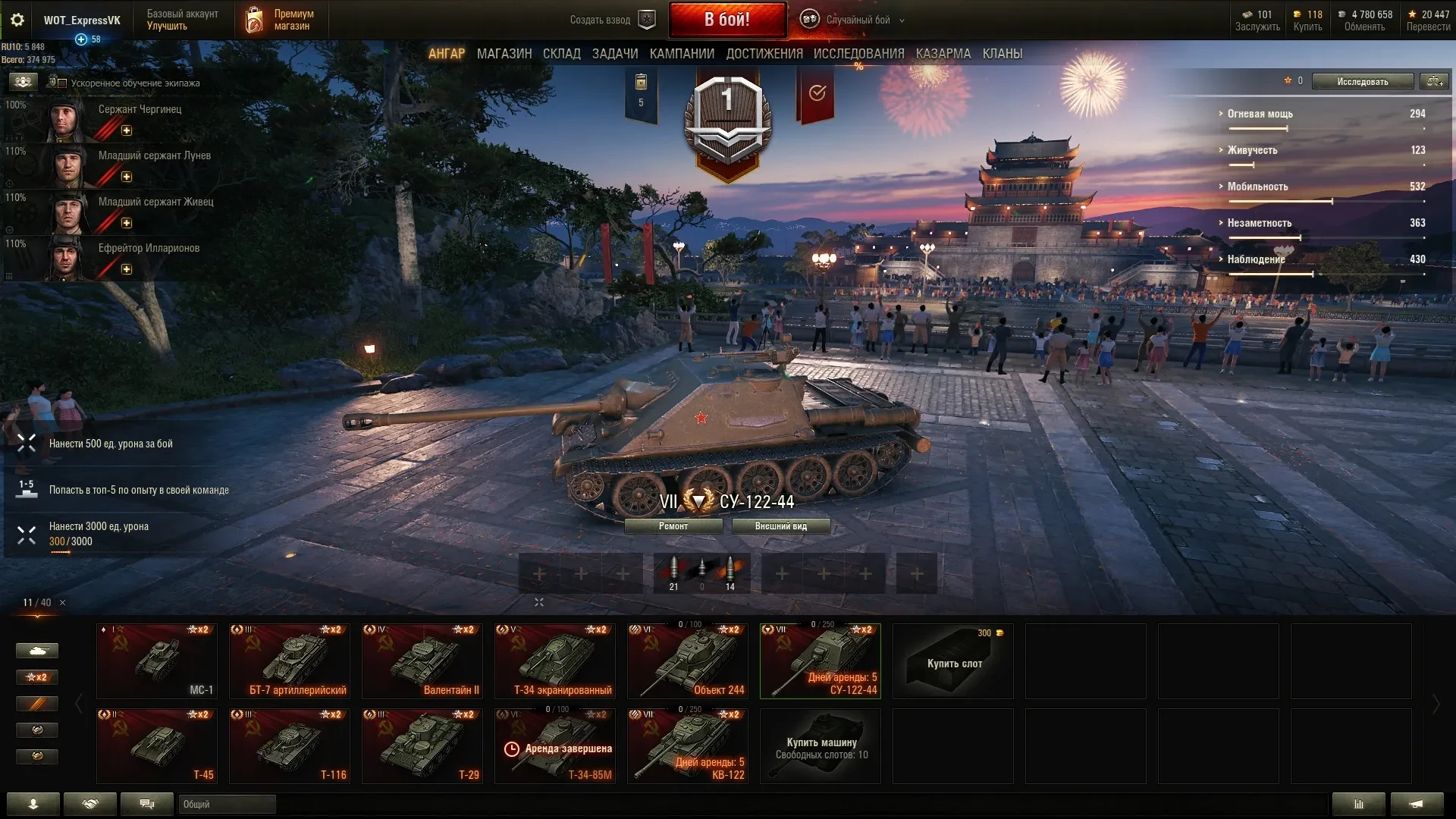Start the battle with "В бой!" button
The width and height of the screenshot is (1456, 819).
726,20
